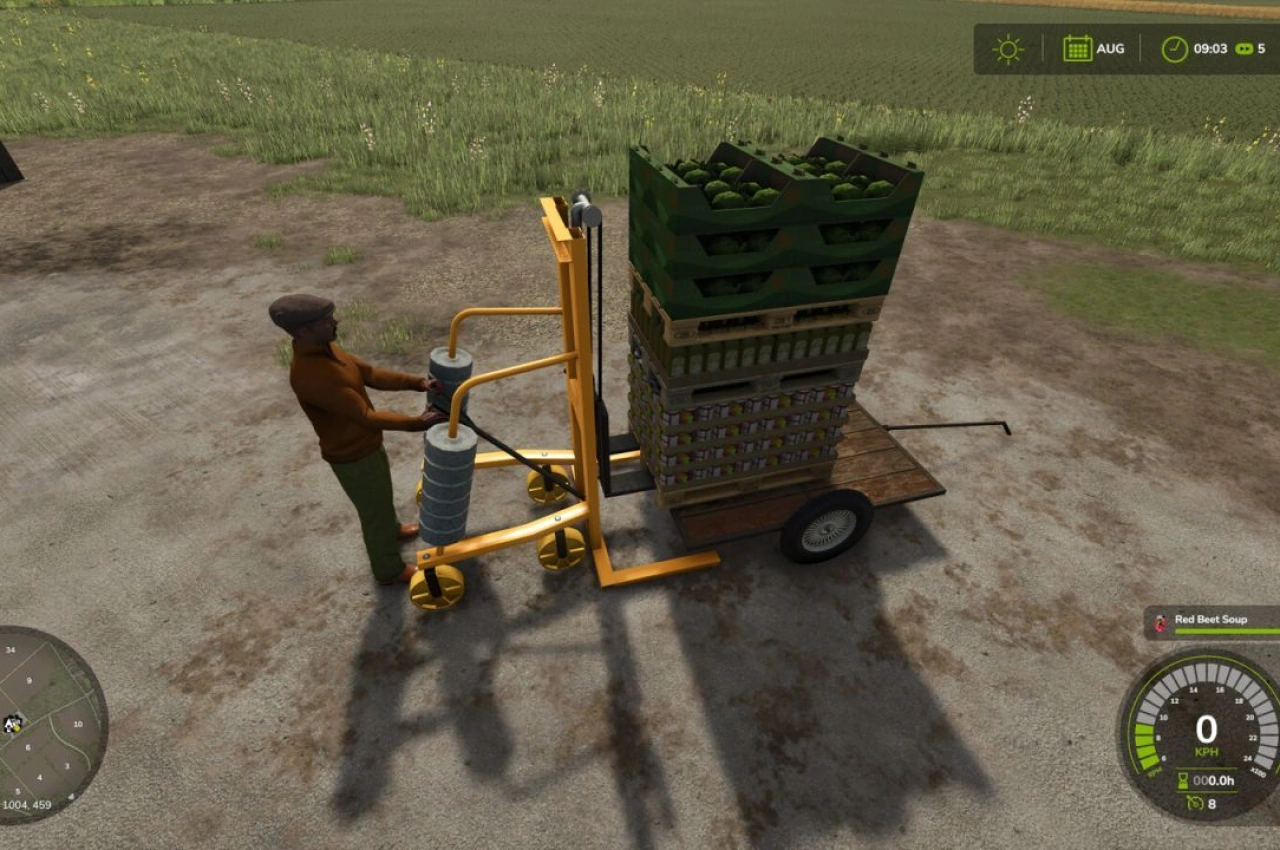
Task: Expand the top-right info bar
Action: [x=1120, y=47]
